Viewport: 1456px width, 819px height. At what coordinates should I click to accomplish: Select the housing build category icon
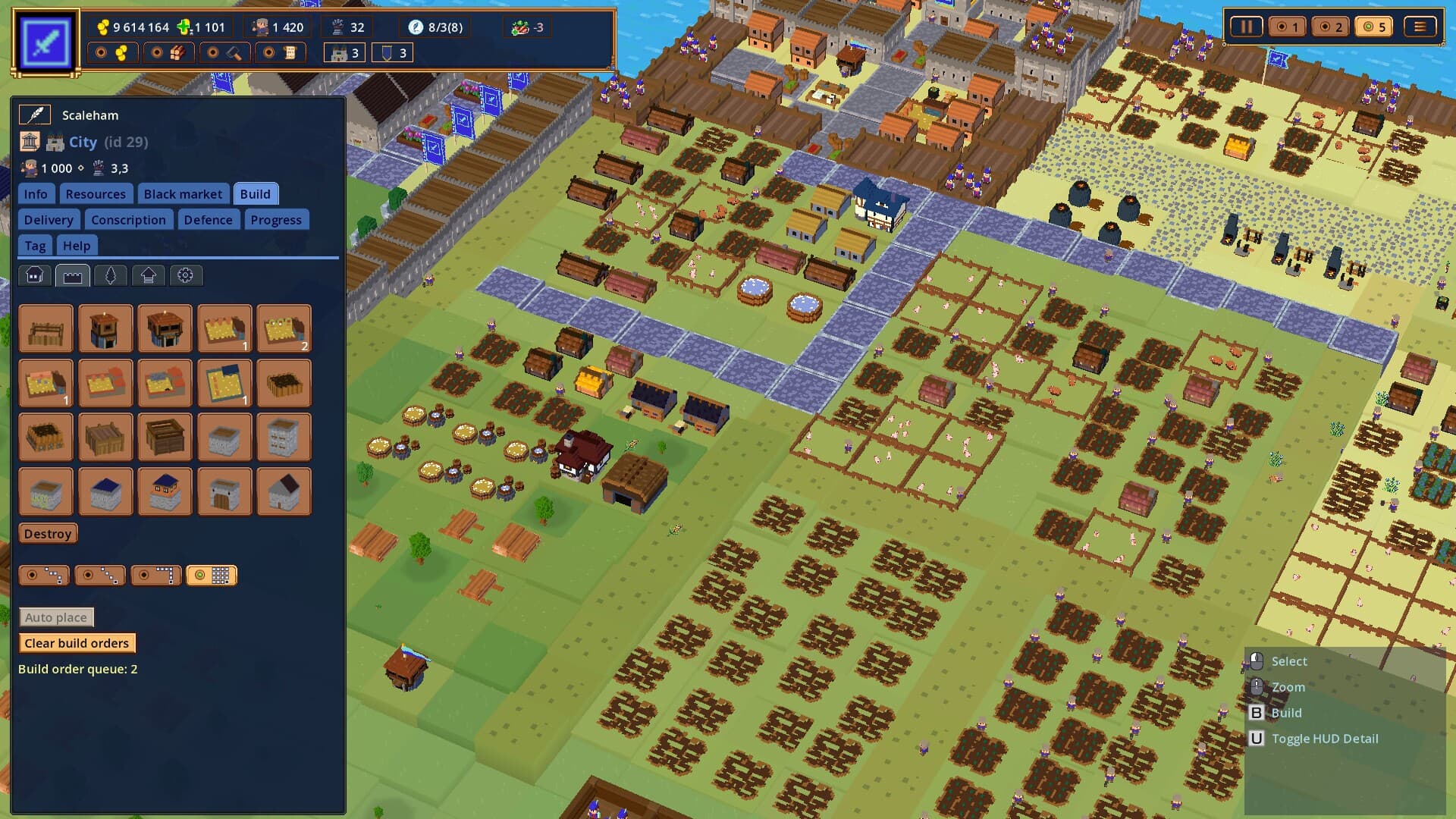point(33,275)
